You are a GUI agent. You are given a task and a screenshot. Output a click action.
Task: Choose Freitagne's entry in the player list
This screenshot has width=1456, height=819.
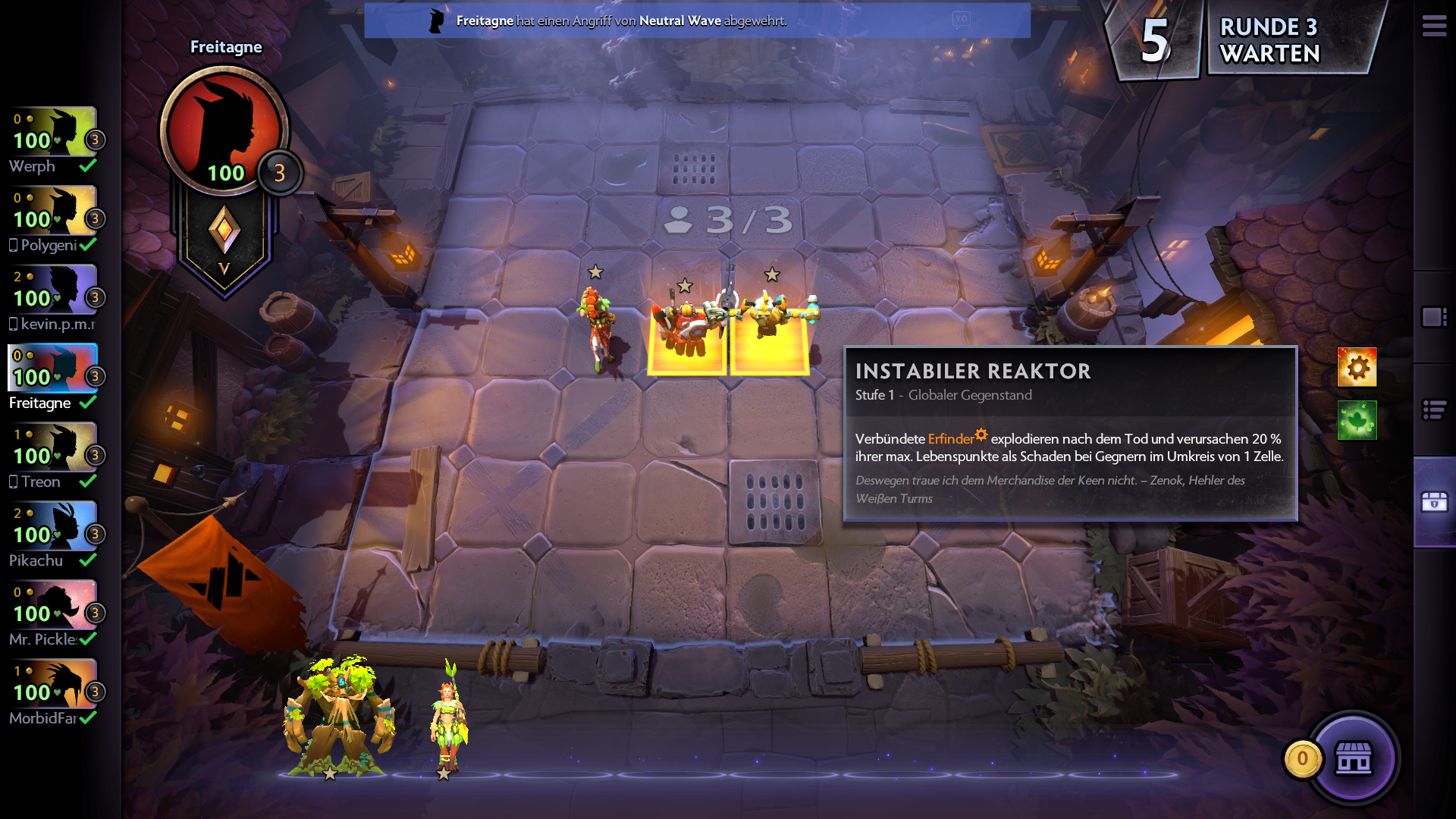click(x=53, y=378)
